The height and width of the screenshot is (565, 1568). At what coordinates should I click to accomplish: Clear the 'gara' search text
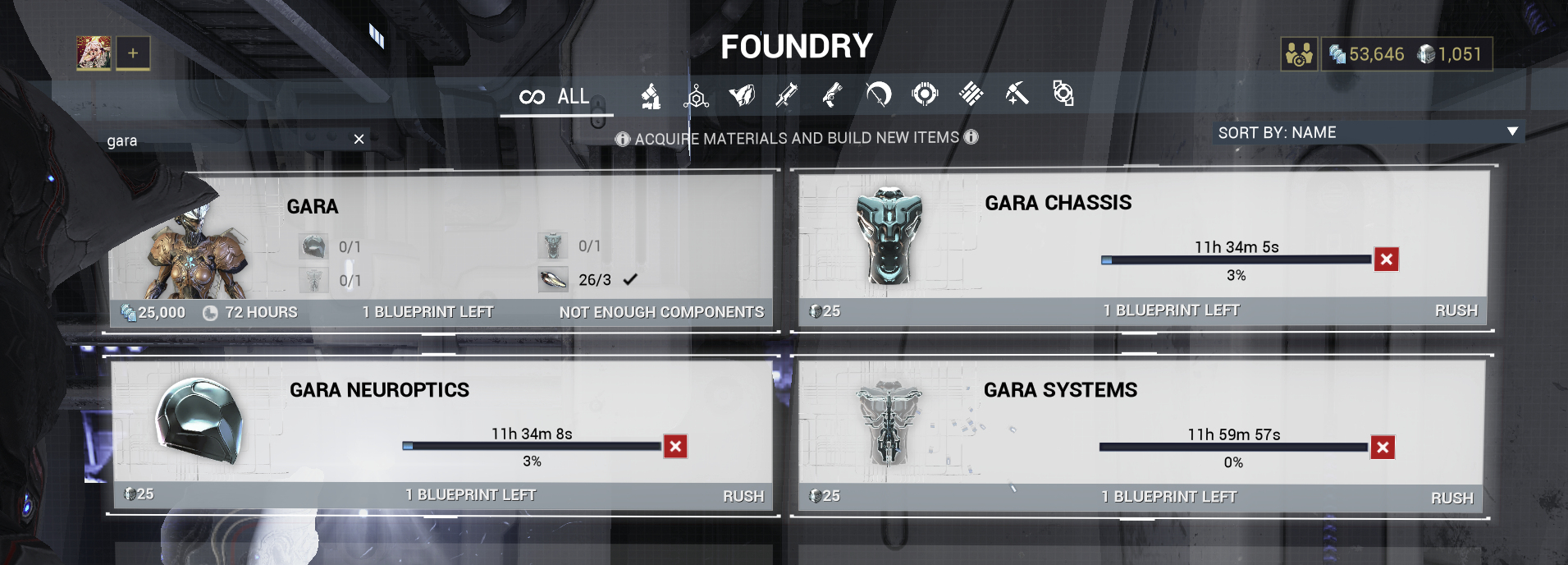tap(359, 140)
